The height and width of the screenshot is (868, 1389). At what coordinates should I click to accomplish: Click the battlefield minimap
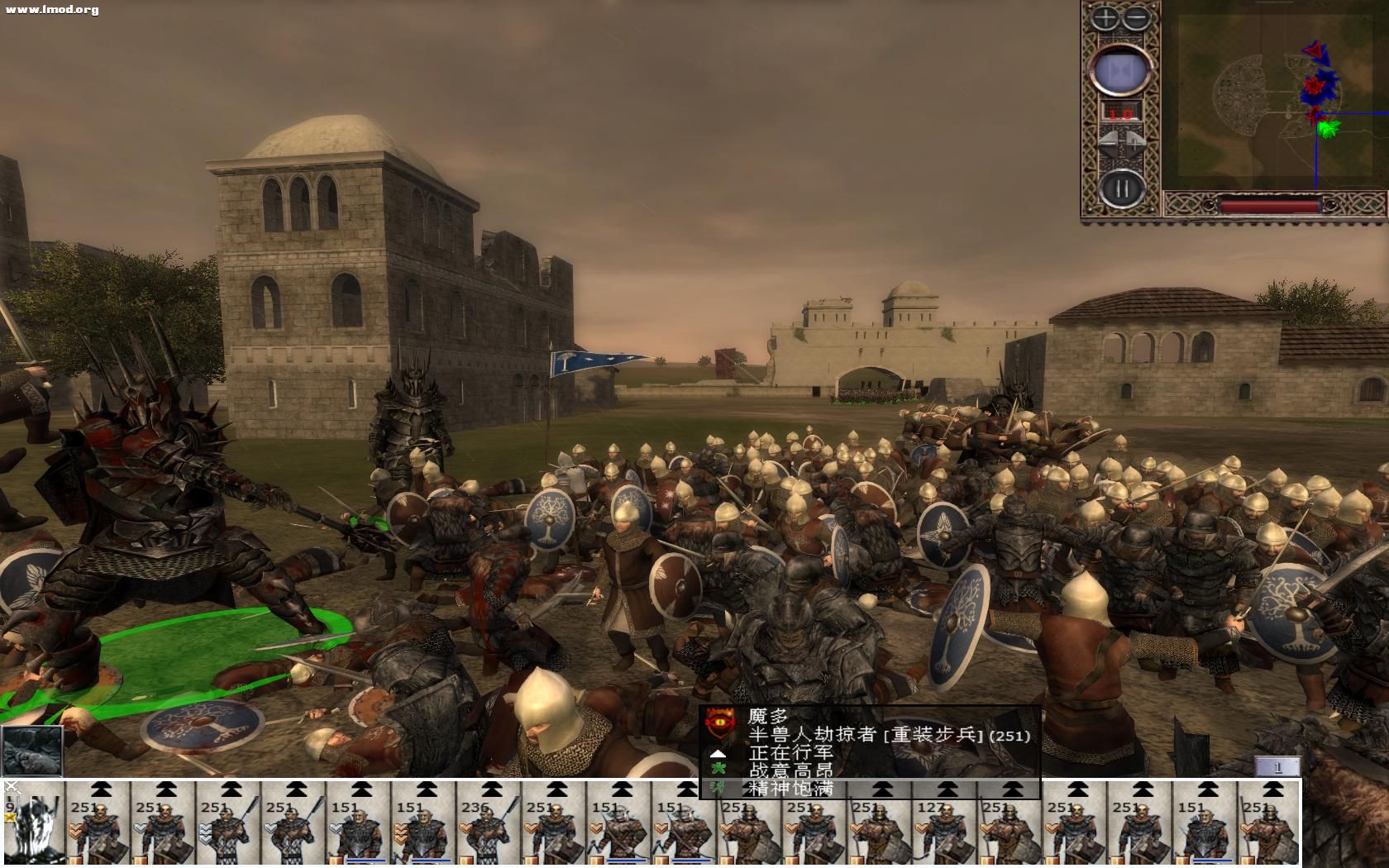pos(1272,98)
